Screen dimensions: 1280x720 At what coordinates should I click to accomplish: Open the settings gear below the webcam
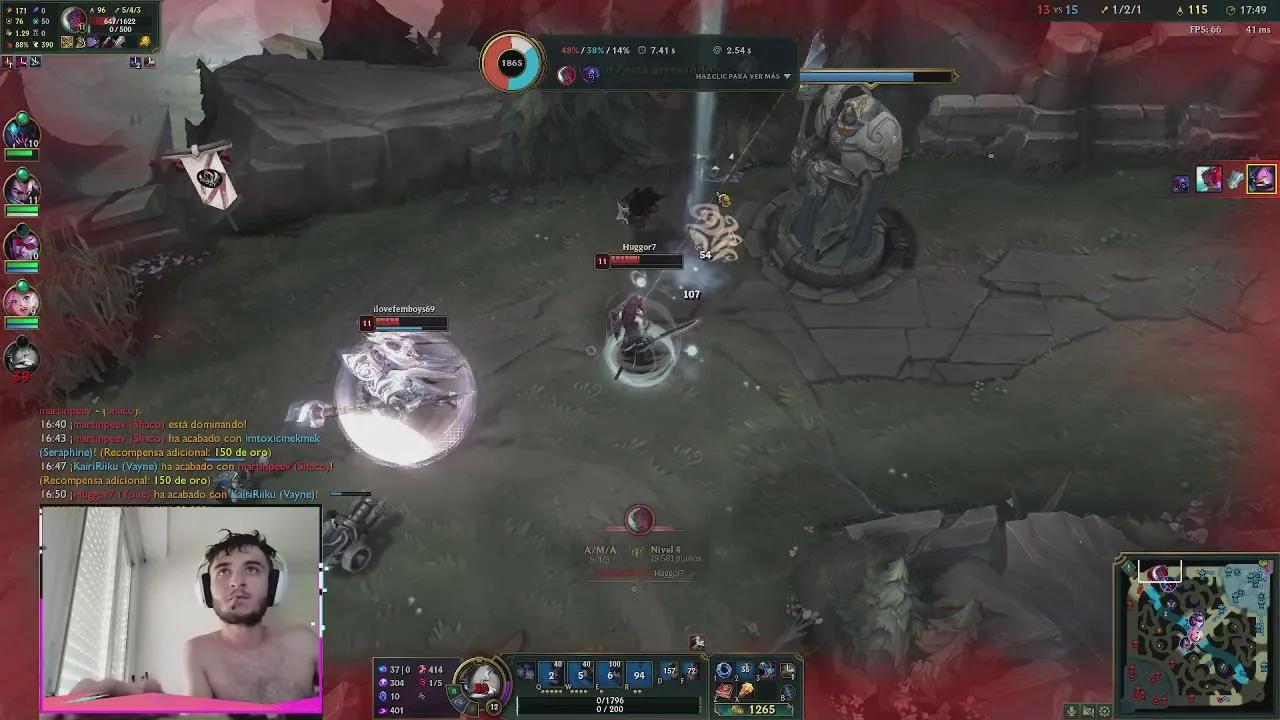point(1104,712)
